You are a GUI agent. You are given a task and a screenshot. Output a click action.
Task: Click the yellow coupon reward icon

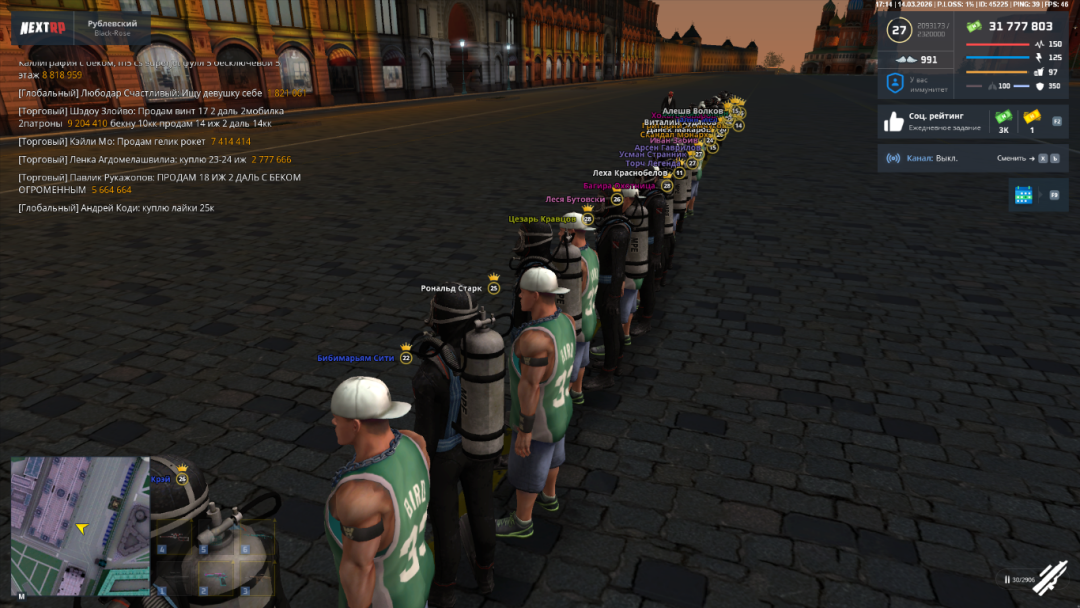(1032, 117)
